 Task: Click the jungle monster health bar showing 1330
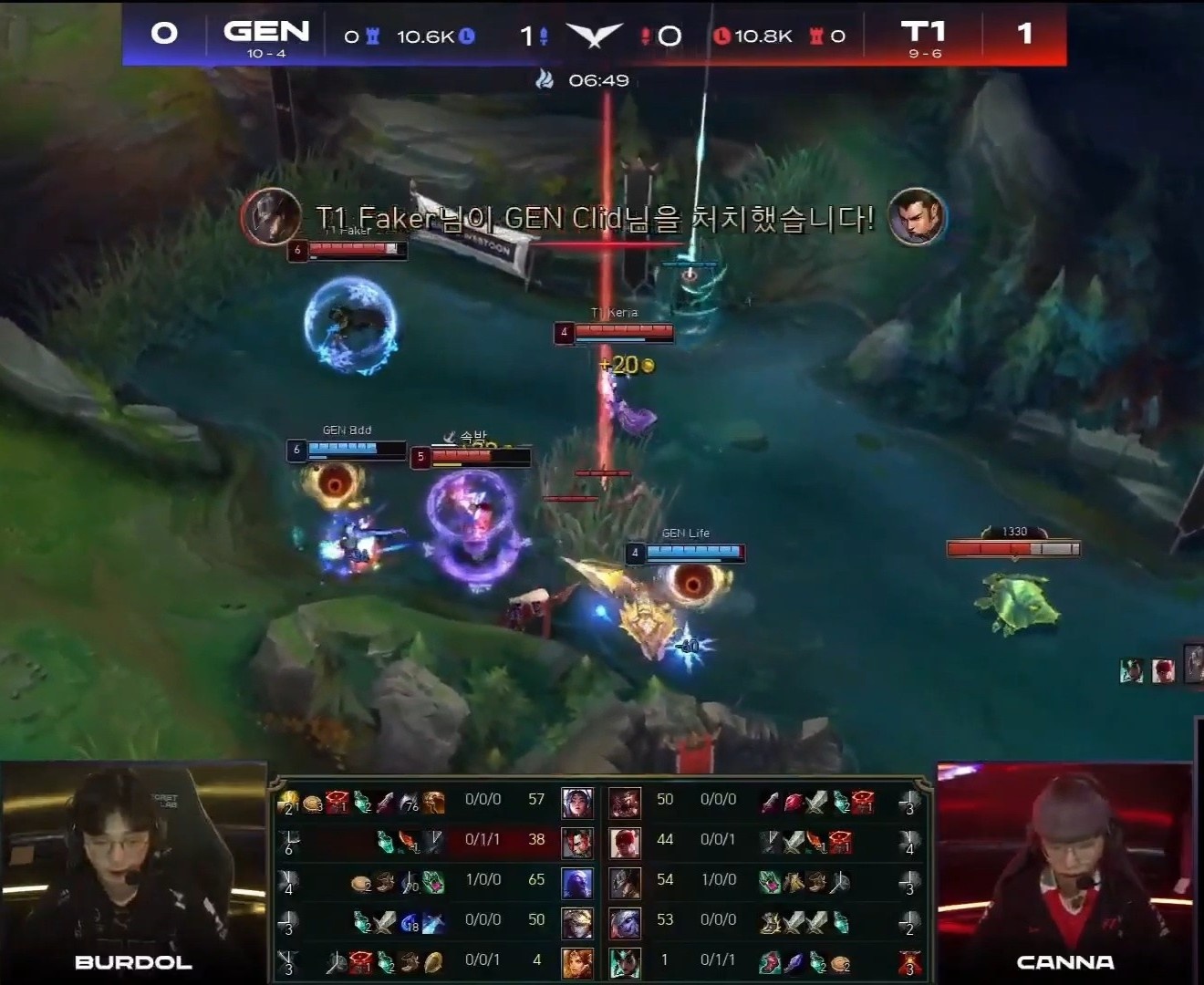click(1012, 548)
